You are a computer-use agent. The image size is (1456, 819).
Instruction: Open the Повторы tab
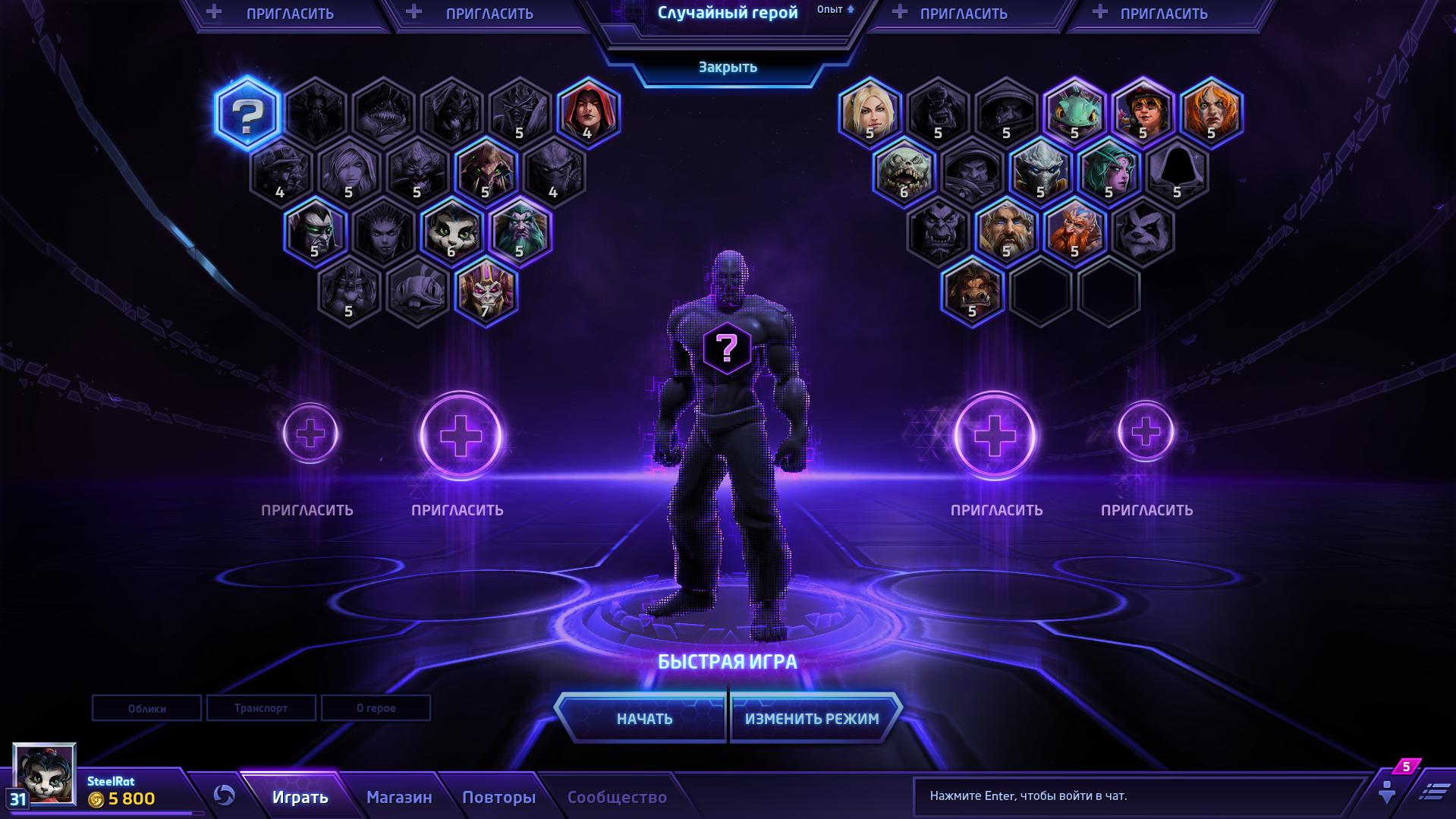click(498, 797)
